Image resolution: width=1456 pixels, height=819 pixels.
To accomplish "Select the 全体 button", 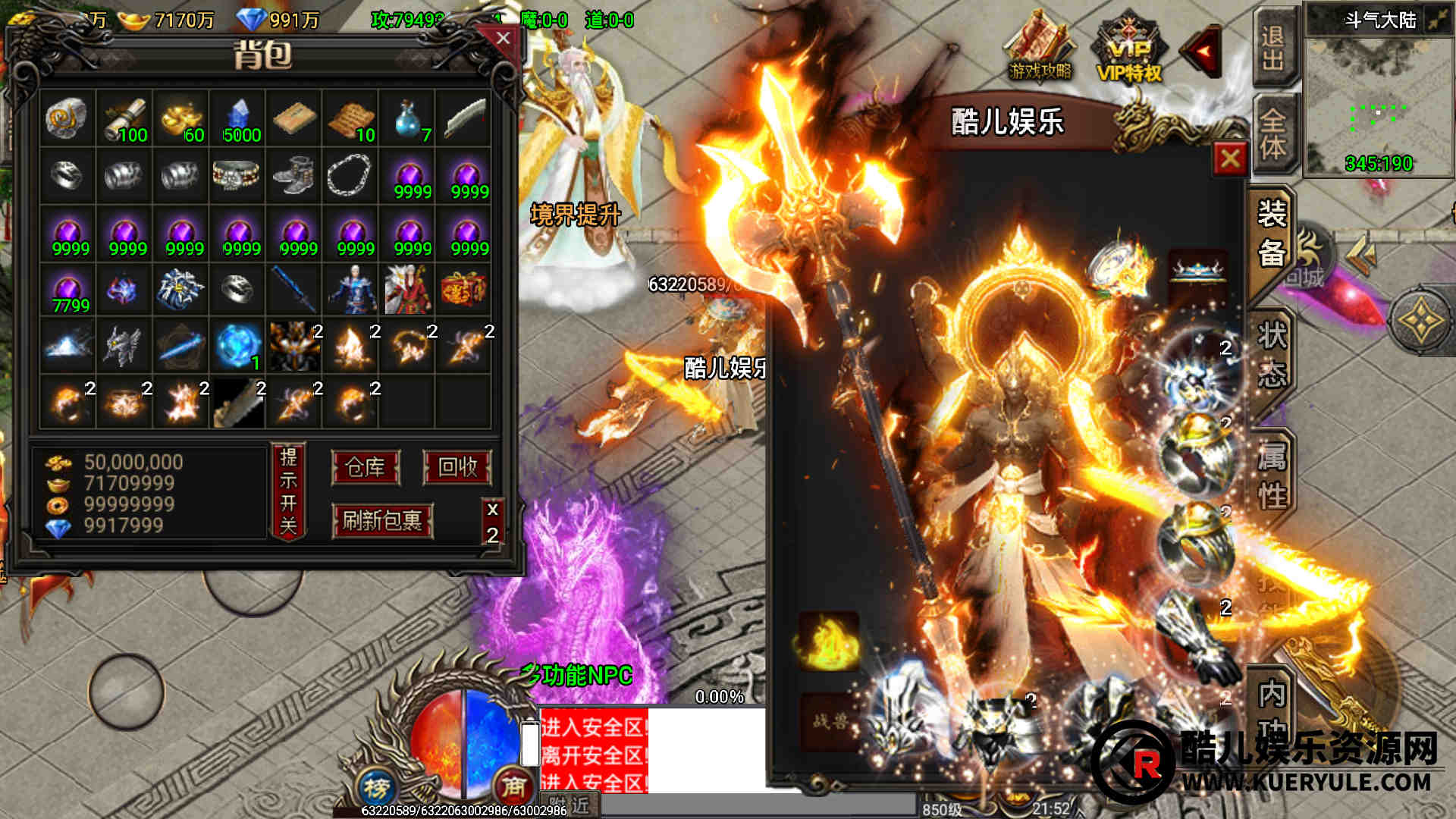I will tap(1273, 133).
